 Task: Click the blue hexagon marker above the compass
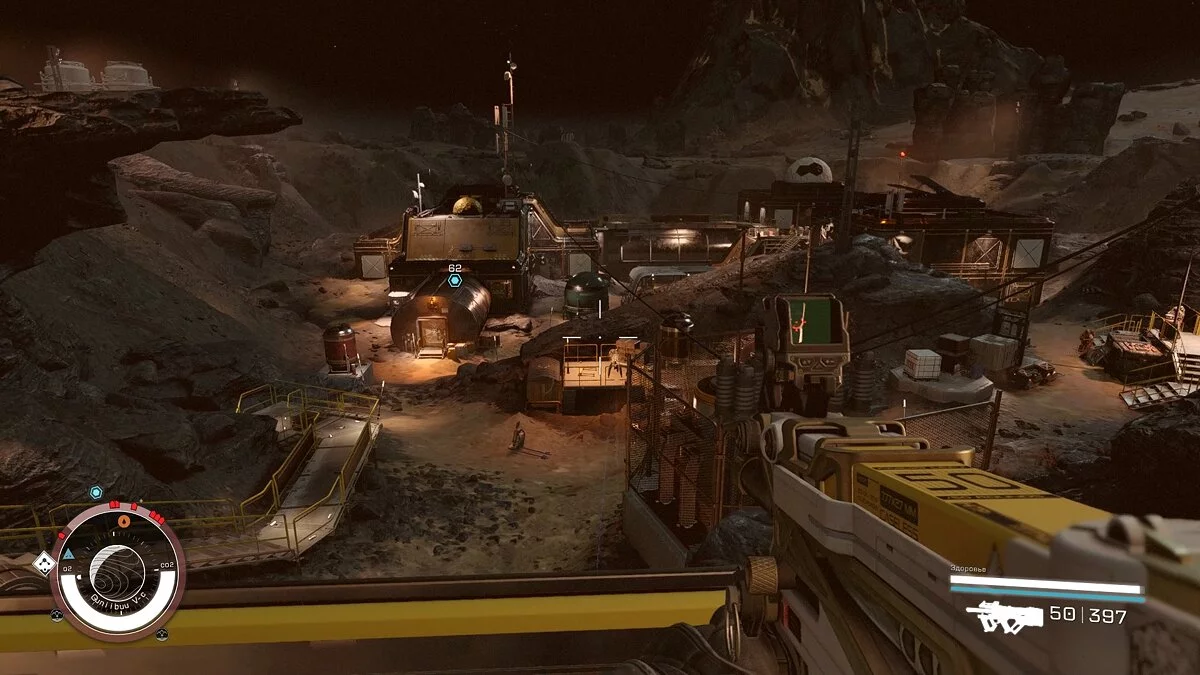[96, 492]
